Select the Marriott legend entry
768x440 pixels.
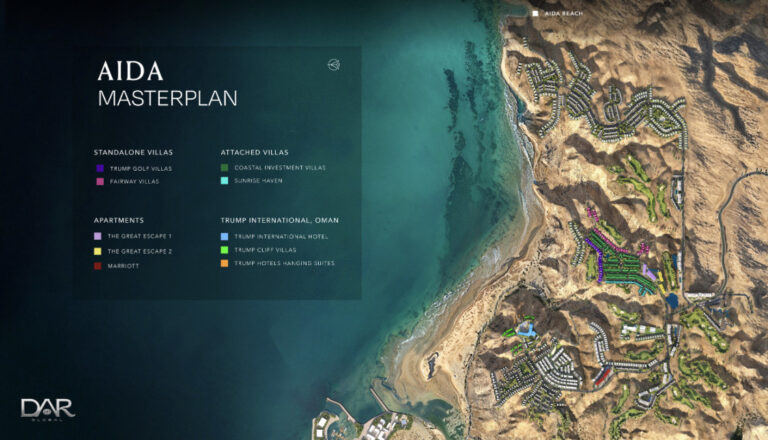click(x=121, y=266)
